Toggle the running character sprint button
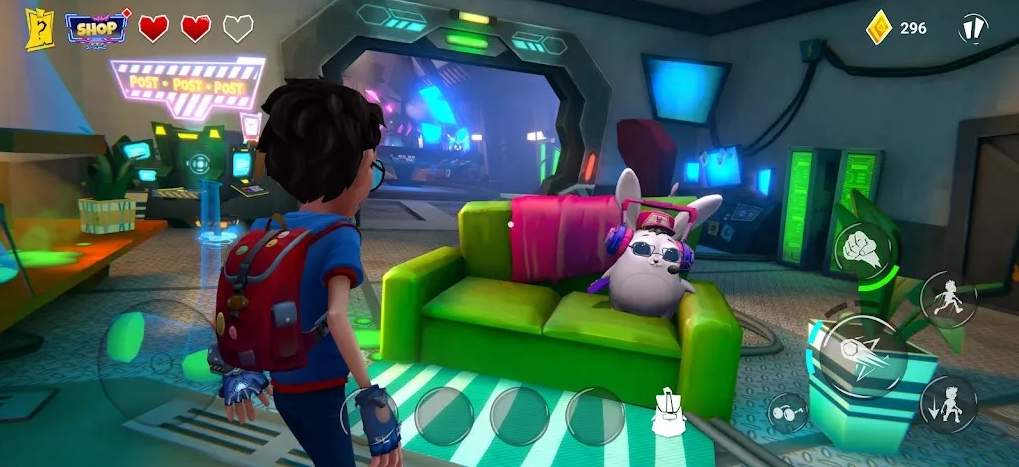Screen dimensions: 1019x467 tap(947, 298)
